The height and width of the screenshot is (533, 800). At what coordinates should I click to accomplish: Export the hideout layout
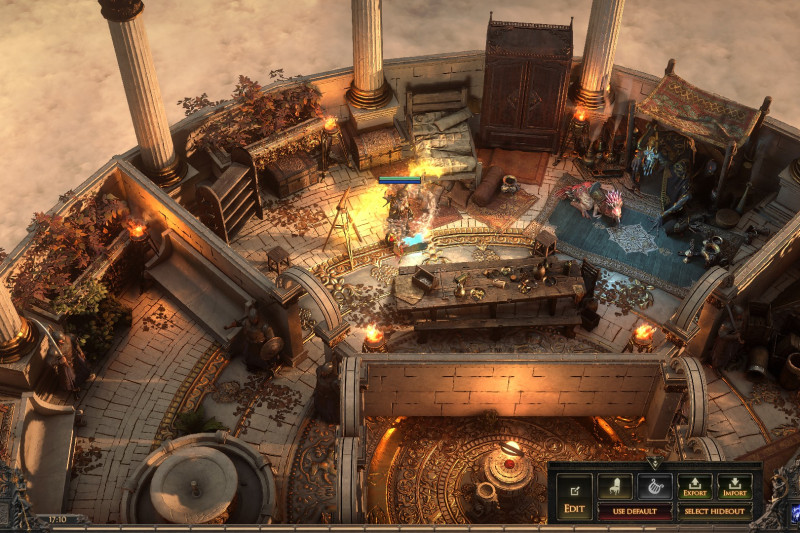694,487
